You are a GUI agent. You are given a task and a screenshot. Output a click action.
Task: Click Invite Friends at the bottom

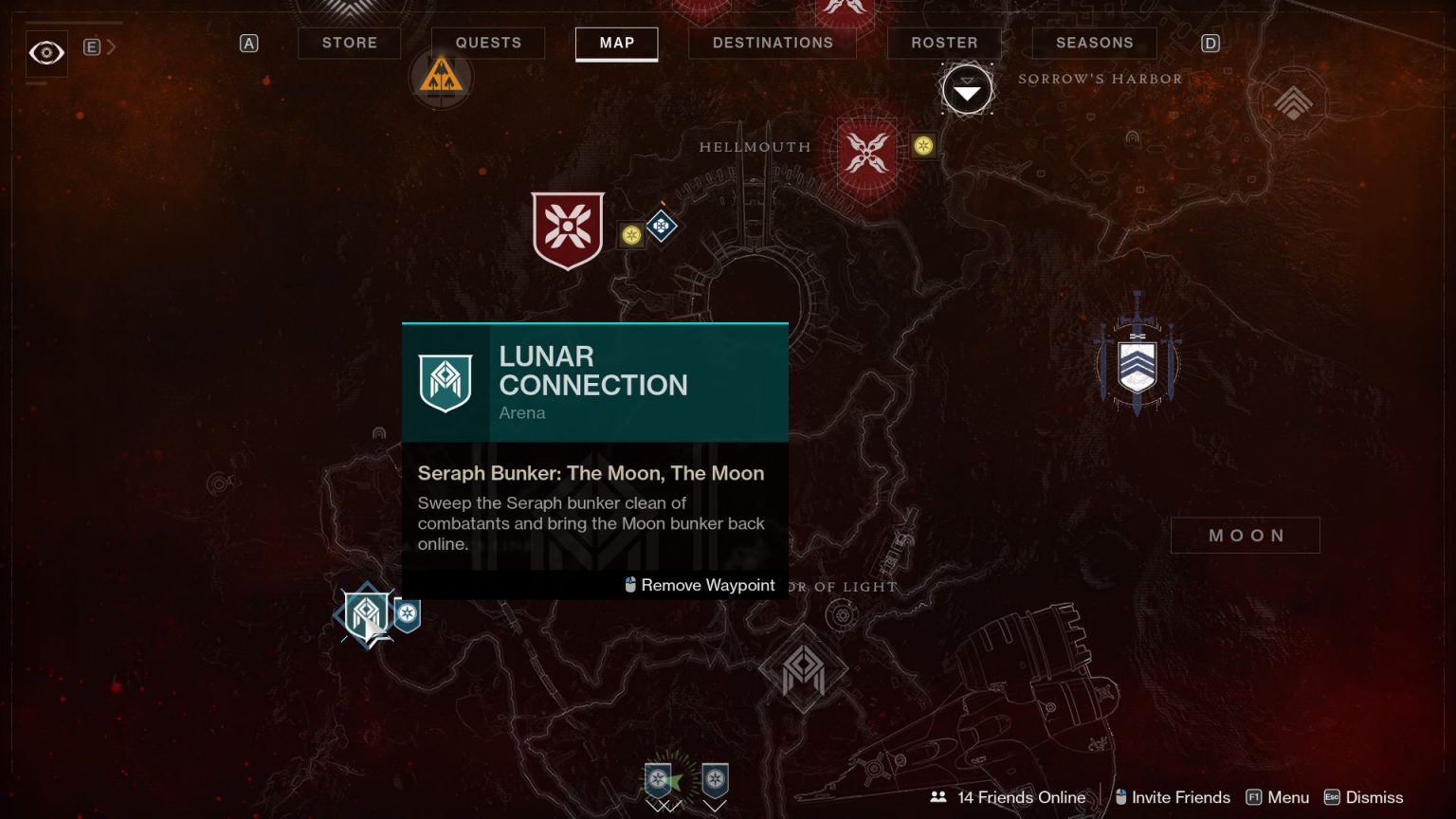[1172, 797]
